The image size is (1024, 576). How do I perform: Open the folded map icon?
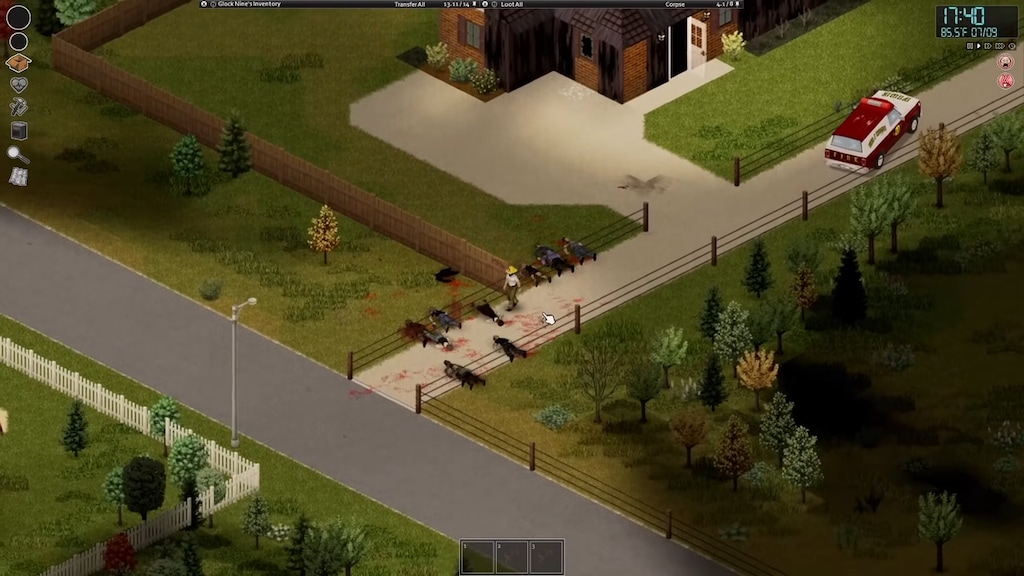[x=18, y=177]
